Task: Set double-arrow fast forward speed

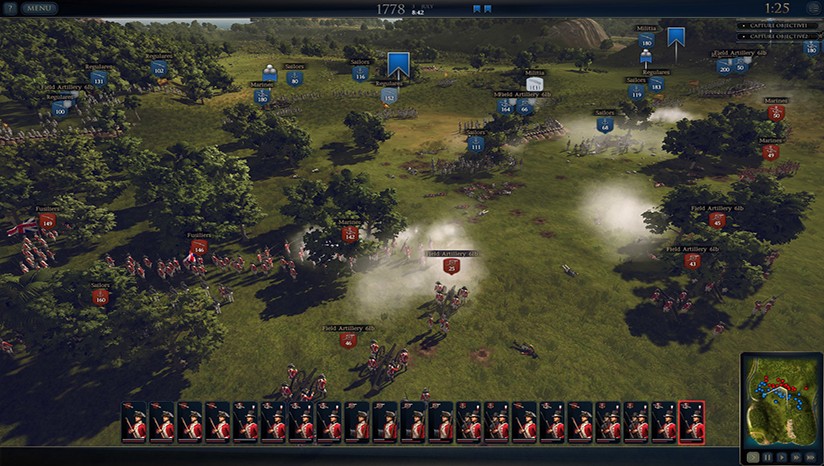Action: 797,456
